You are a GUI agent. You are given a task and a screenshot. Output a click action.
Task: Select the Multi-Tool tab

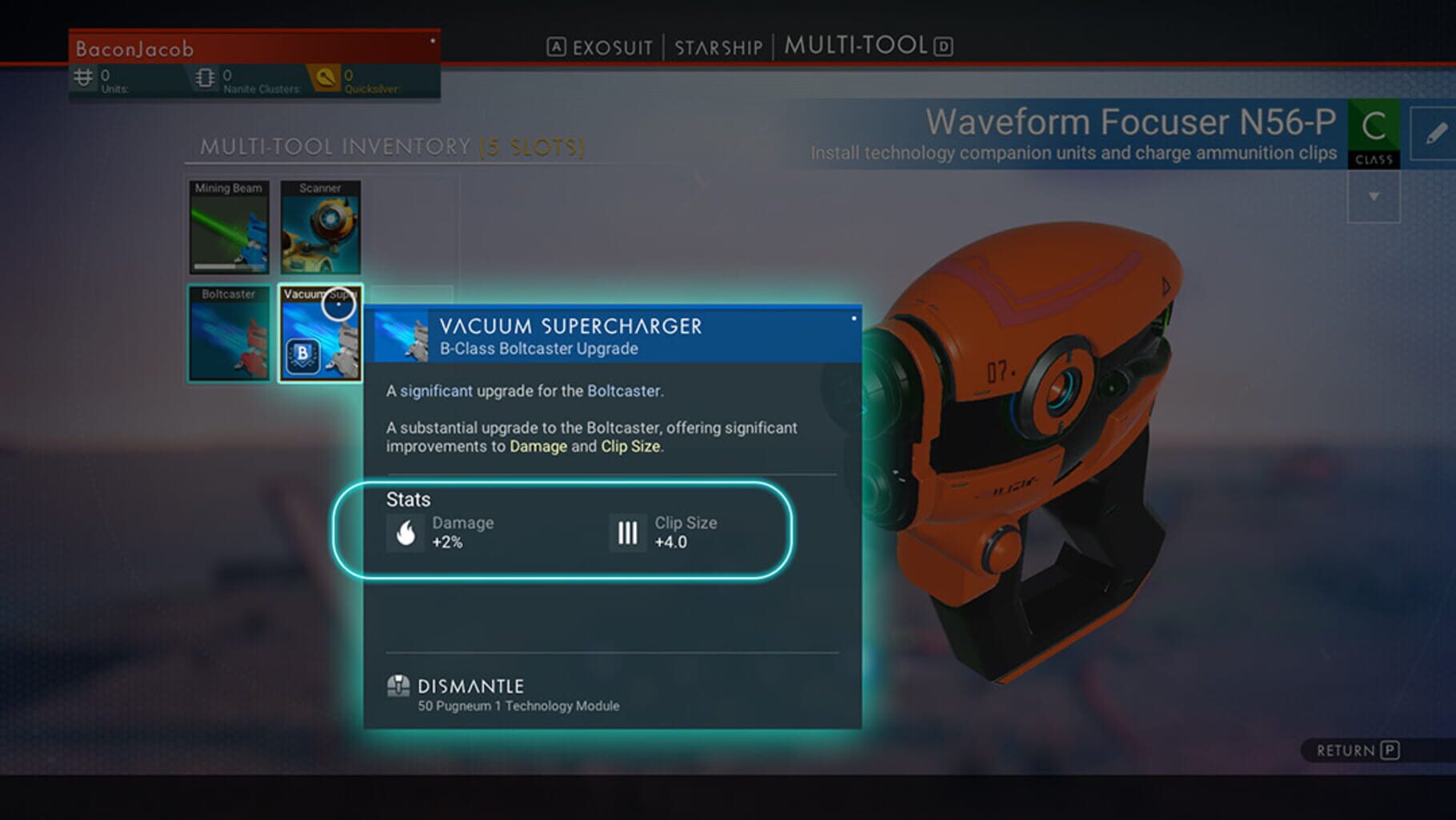click(856, 46)
